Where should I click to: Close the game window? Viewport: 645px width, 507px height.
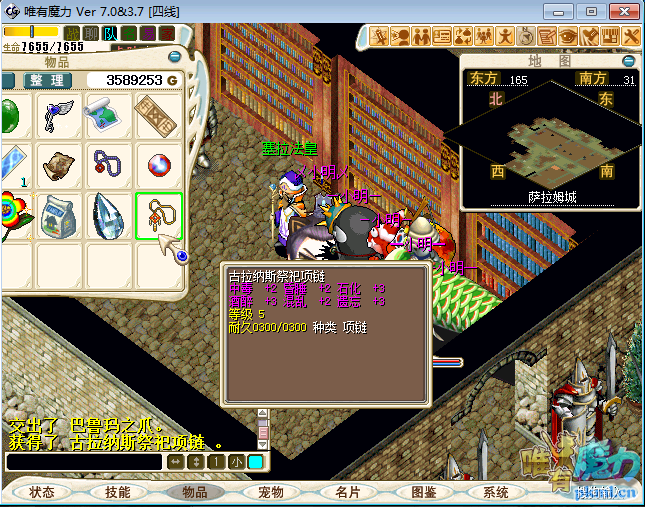(621, 11)
